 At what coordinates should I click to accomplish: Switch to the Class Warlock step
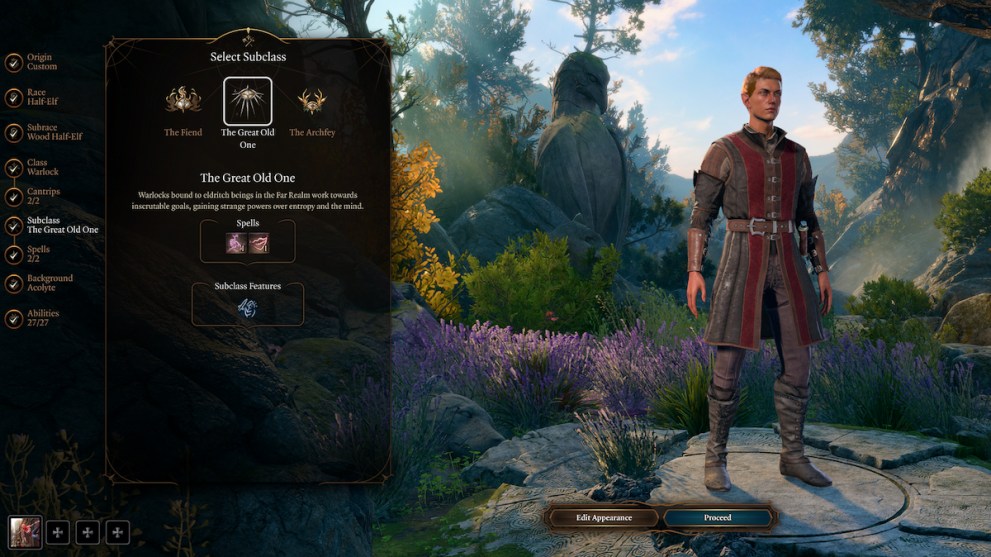42,168
